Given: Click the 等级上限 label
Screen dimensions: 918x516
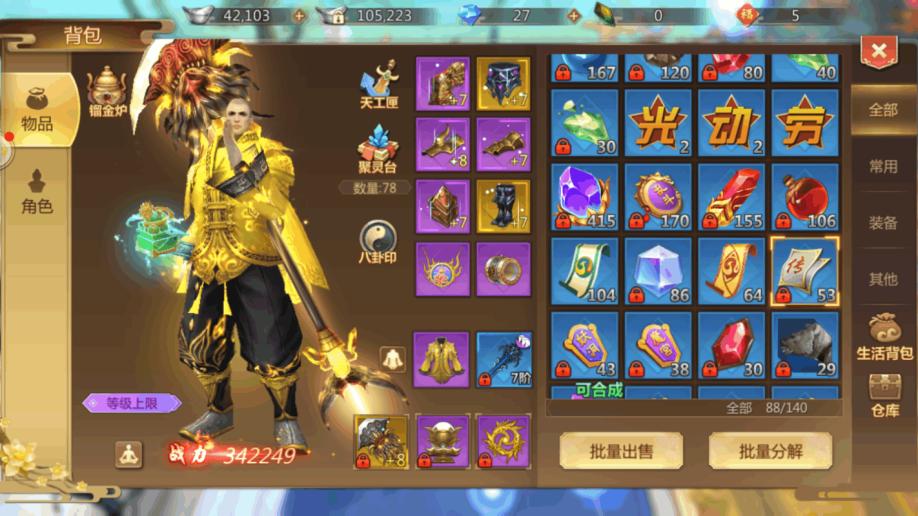Looking at the screenshot, I should 132,403.
